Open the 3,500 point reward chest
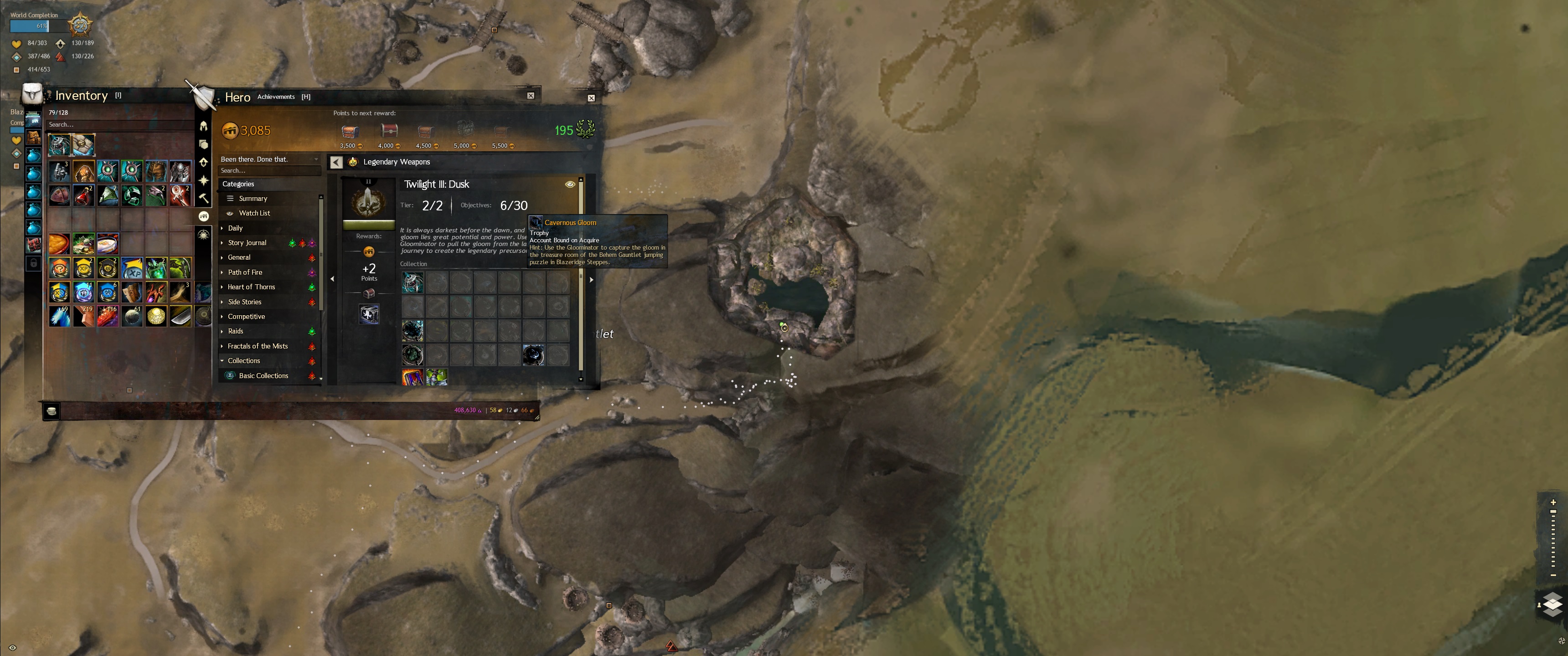 [x=350, y=132]
